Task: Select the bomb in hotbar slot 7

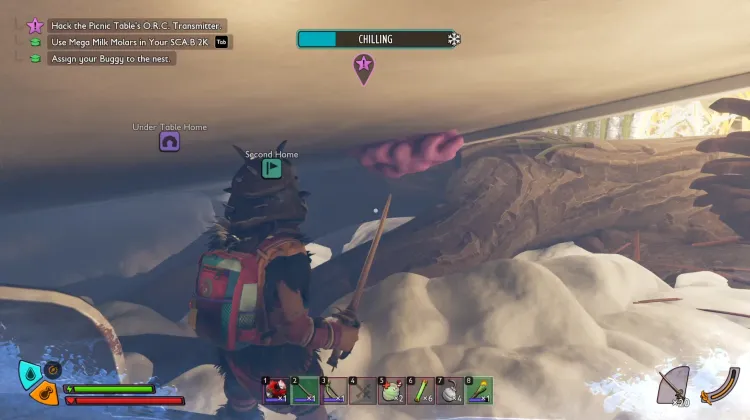Action: tap(448, 390)
